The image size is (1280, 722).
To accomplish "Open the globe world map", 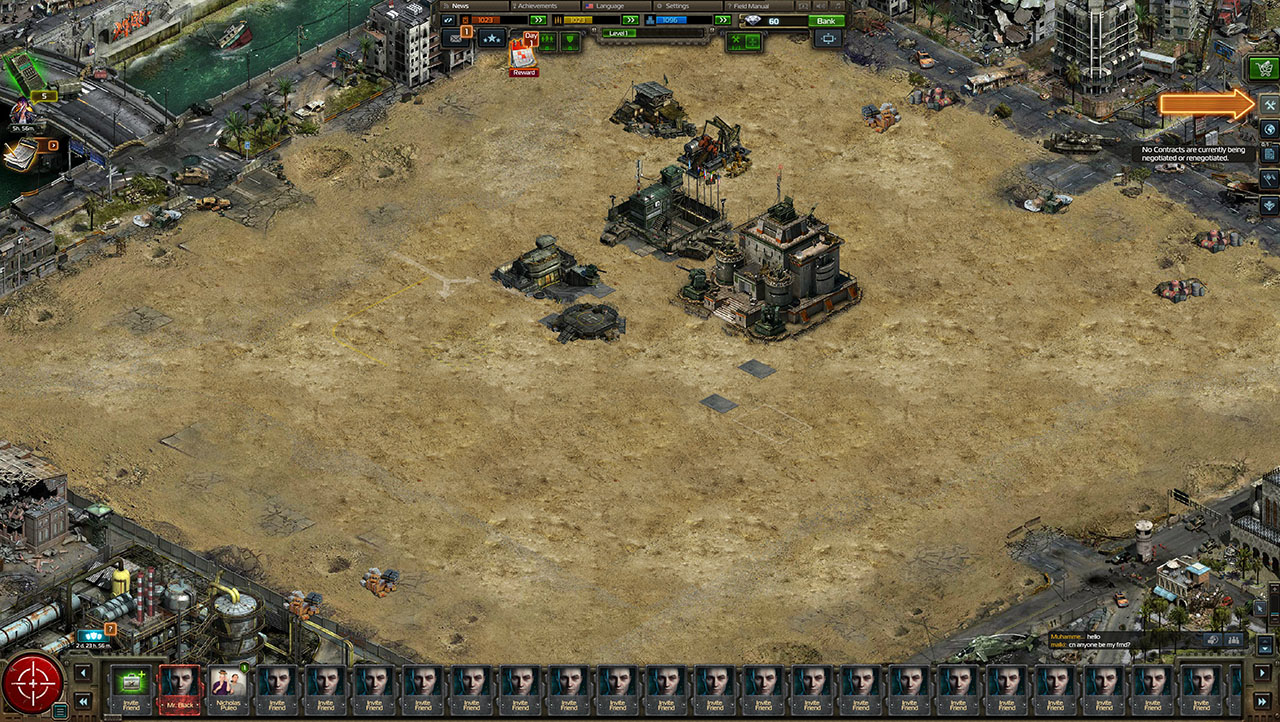I will pos(1268,129).
